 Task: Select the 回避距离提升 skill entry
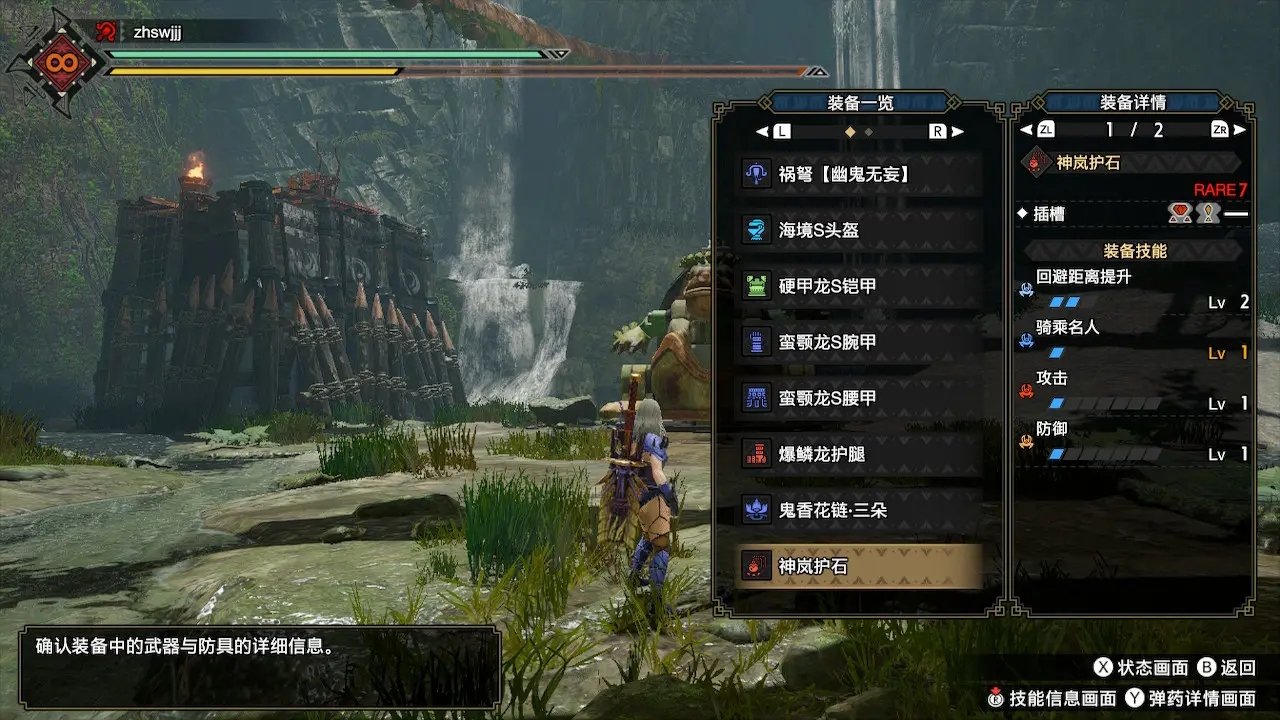click(x=1133, y=289)
